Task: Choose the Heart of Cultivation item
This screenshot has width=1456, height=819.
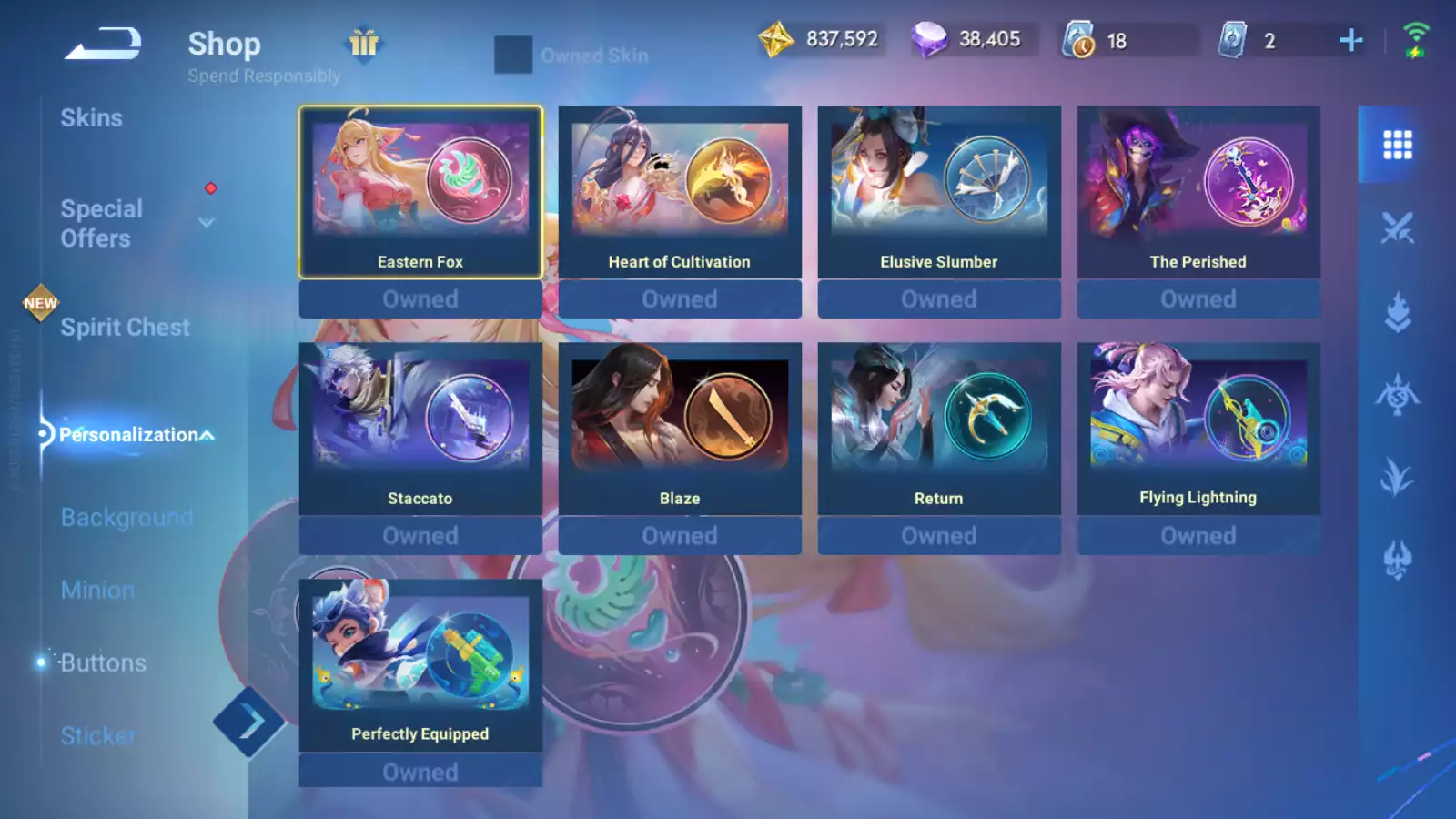Action: click(x=680, y=192)
